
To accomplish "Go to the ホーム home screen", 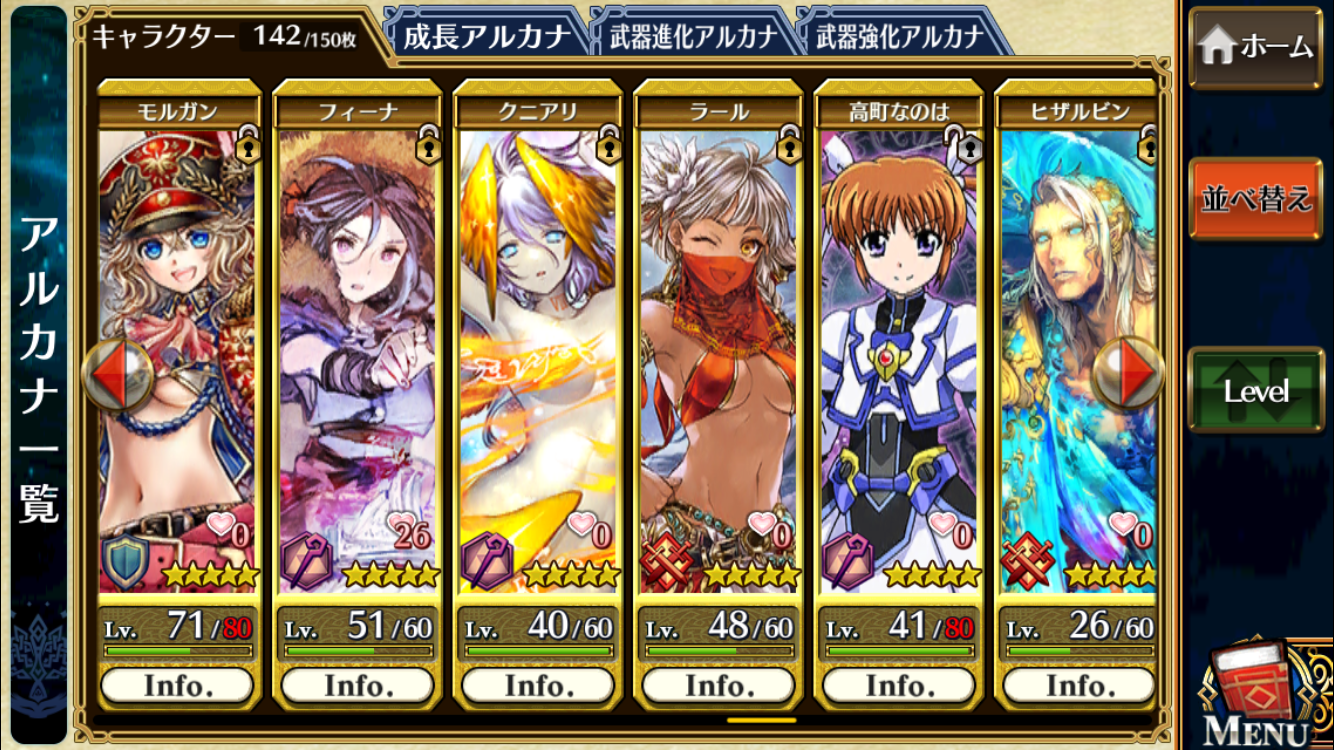I will (1255, 47).
